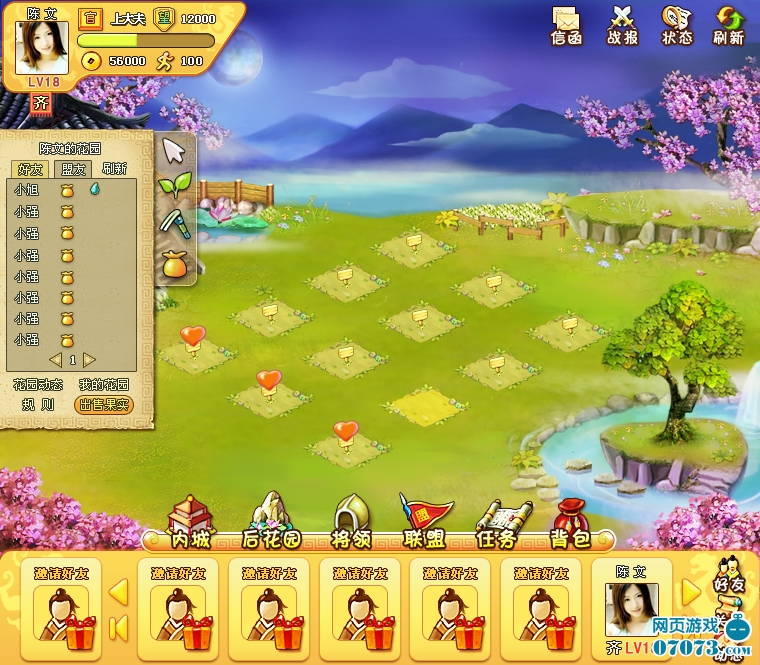Select the yellow harvest bag tool
The width and height of the screenshot is (760, 665).
[175, 263]
